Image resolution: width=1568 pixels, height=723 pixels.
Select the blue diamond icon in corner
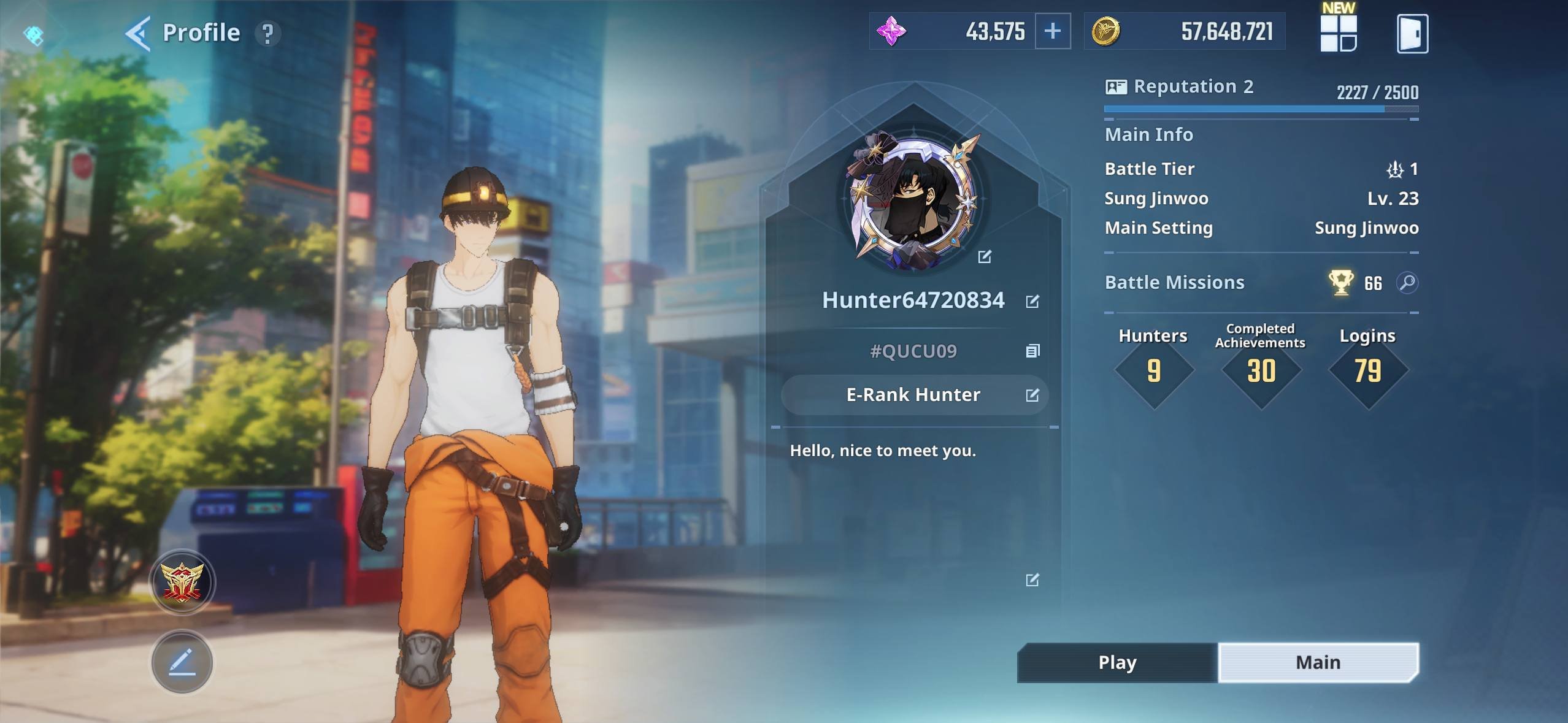pyautogui.click(x=34, y=35)
